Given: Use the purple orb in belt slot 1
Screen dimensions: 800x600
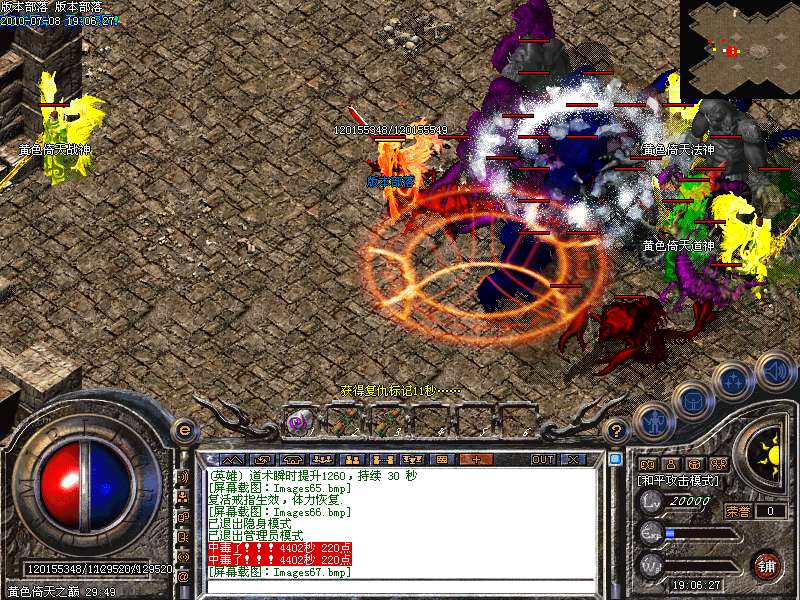Looking at the screenshot, I should click(x=298, y=423).
